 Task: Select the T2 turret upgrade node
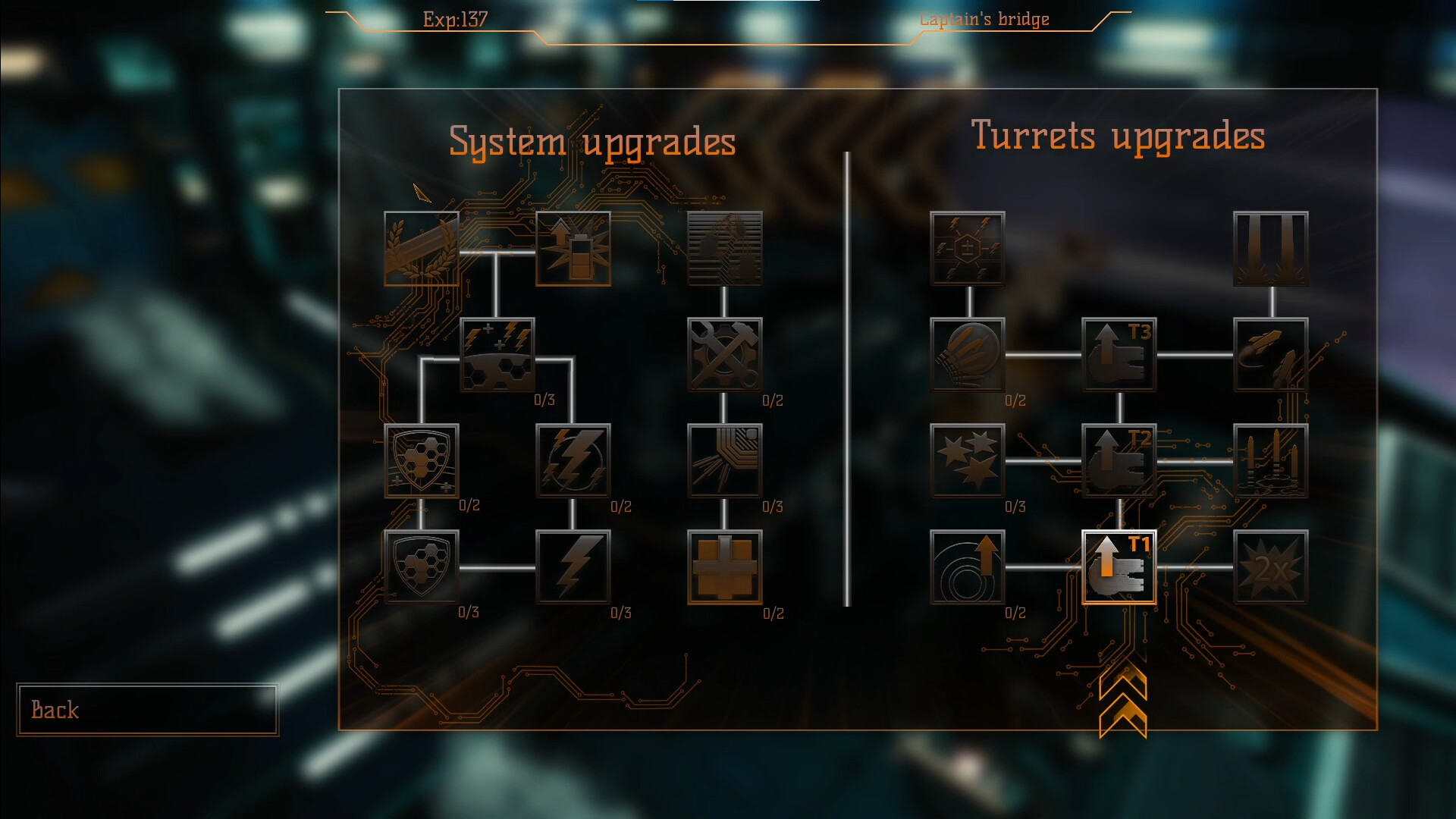click(x=1119, y=461)
